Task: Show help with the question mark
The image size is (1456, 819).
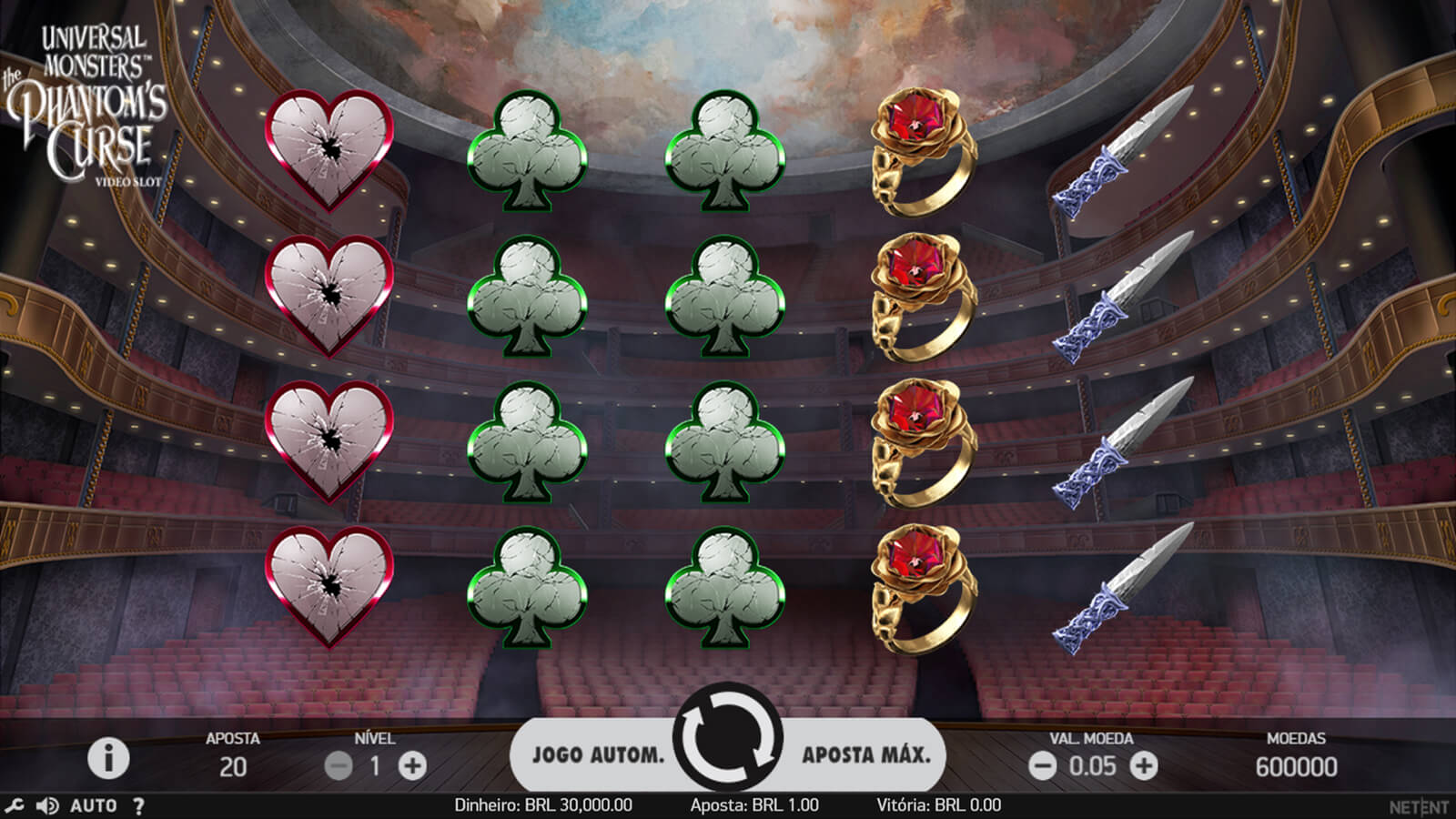Action: click(x=138, y=805)
